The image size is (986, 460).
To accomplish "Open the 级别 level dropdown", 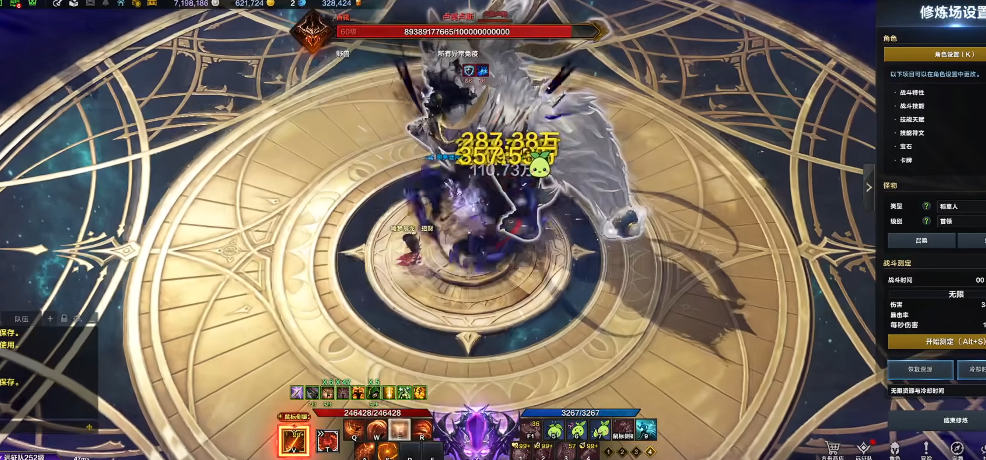I will [x=960, y=221].
